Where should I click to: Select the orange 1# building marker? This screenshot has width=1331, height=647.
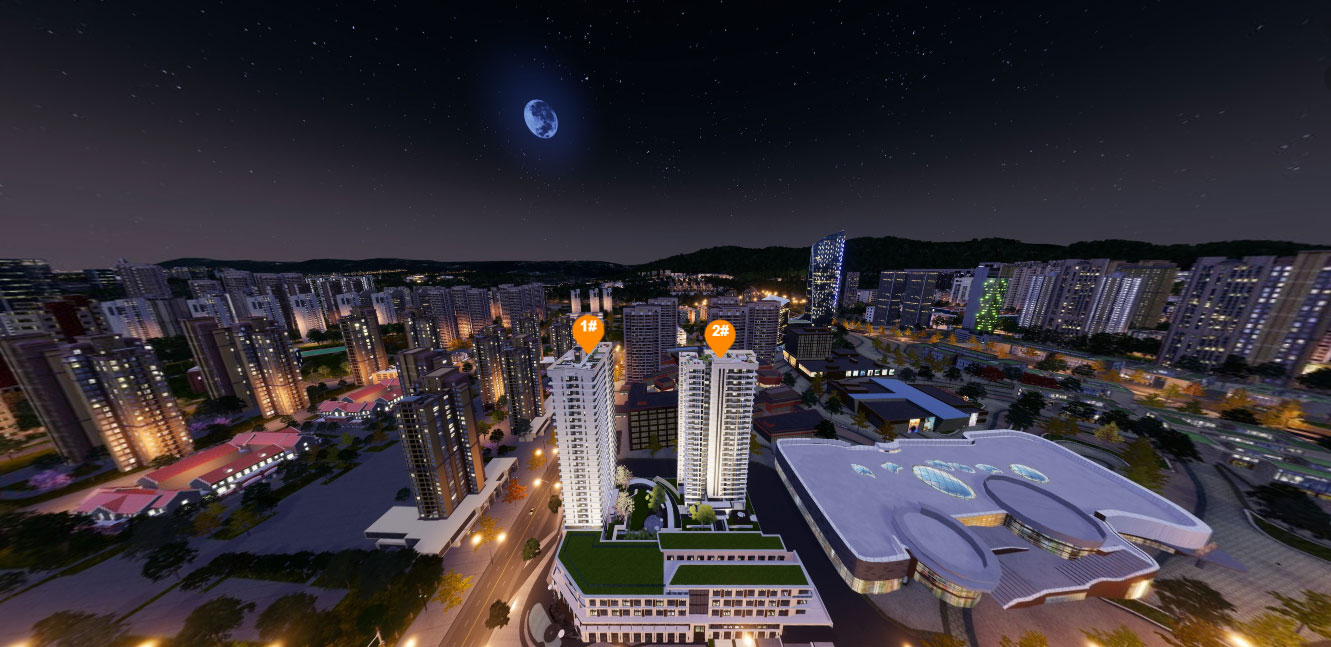(588, 329)
